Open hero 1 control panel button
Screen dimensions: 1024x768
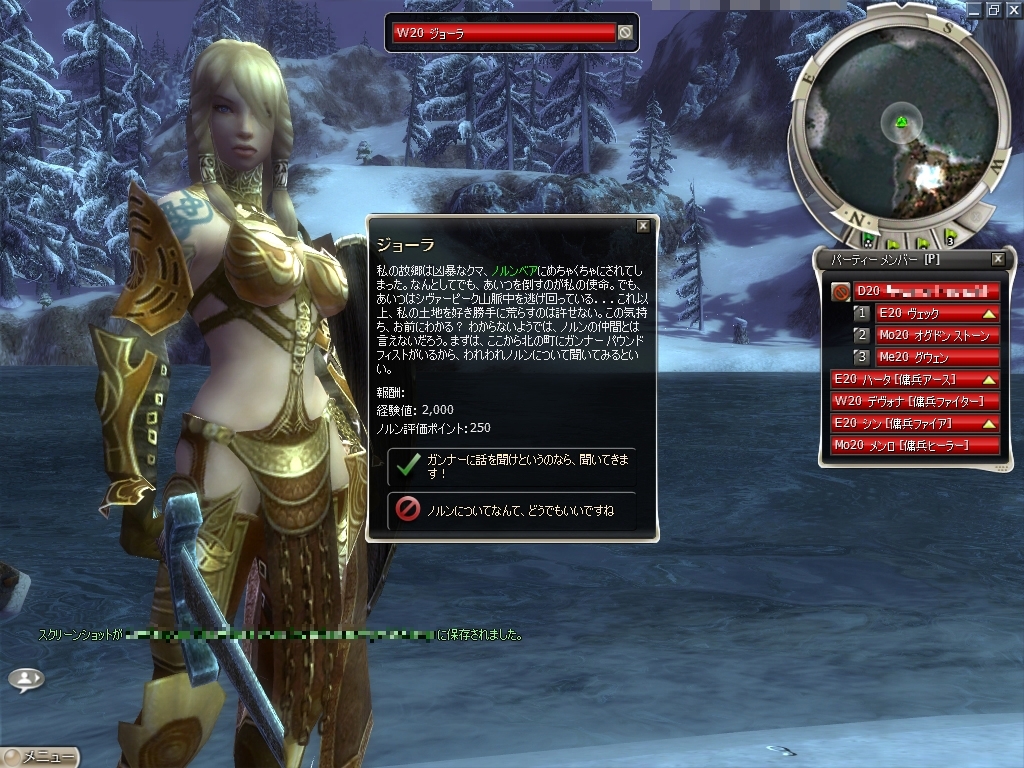point(862,313)
